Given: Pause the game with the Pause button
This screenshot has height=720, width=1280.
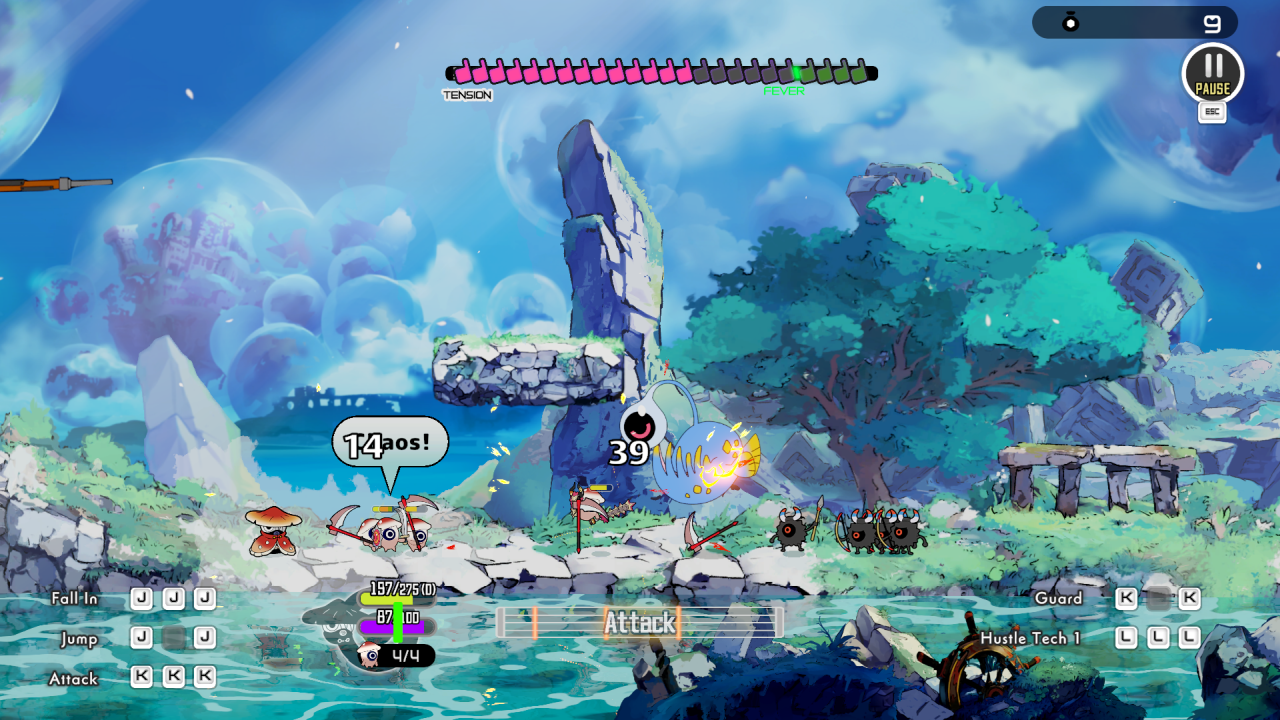Looking at the screenshot, I should (1212, 74).
